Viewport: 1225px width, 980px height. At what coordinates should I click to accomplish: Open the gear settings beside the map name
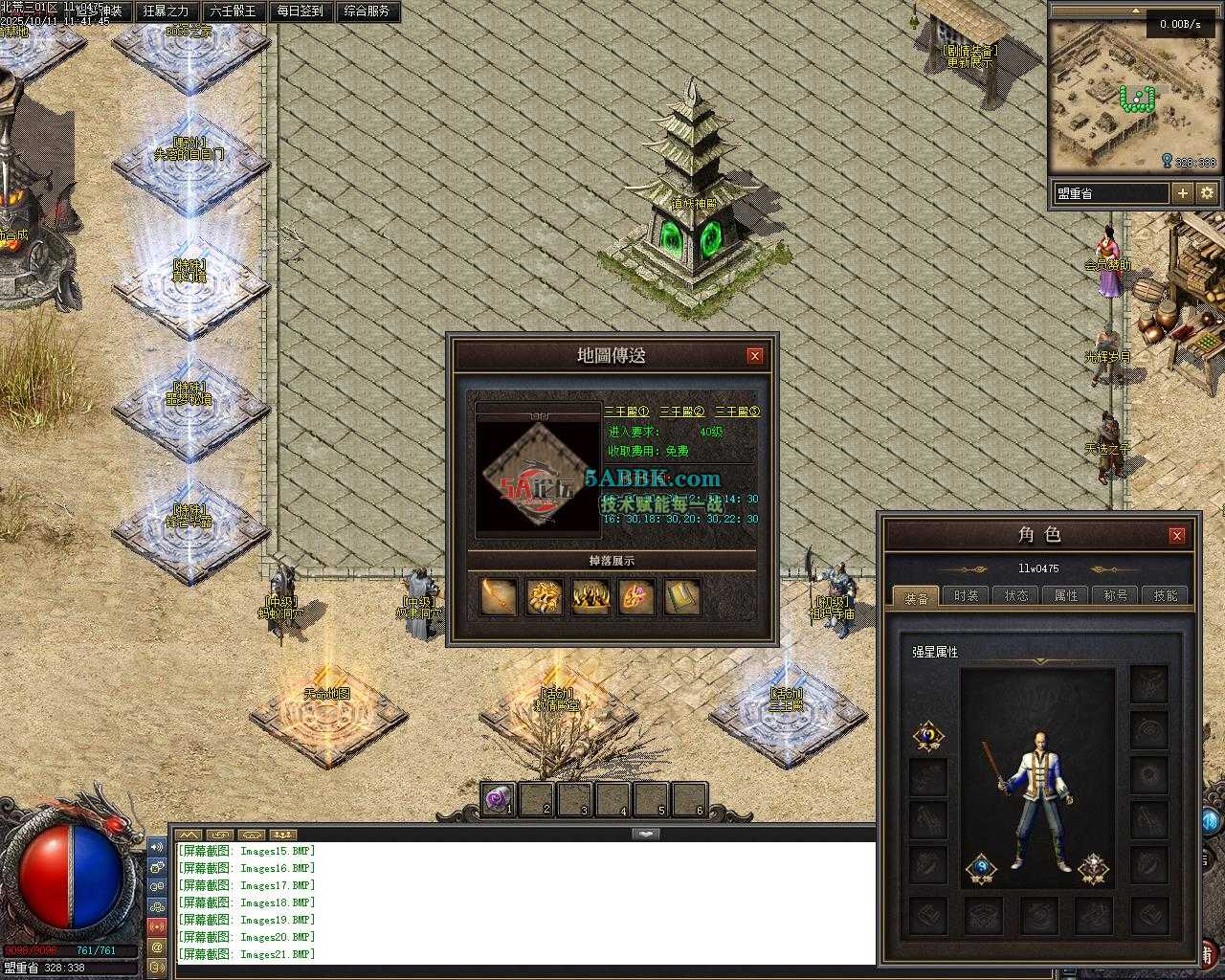(x=1207, y=192)
